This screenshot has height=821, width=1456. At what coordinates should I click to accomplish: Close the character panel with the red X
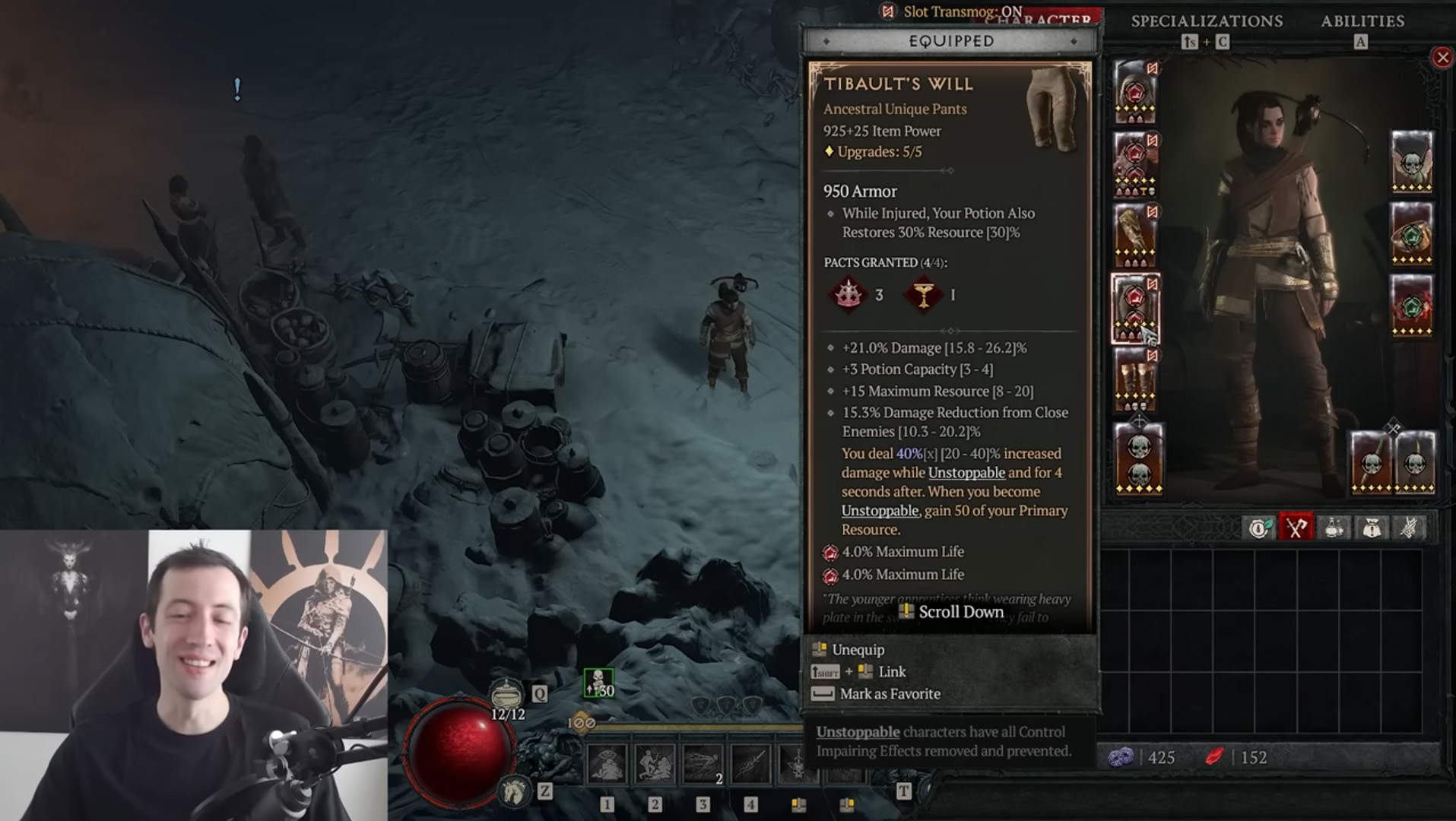click(1442, 58)
